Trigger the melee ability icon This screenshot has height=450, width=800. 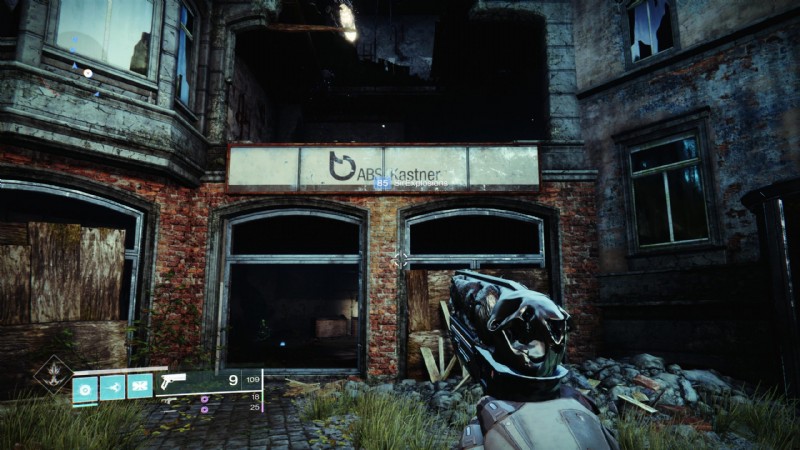pos(112,386)
